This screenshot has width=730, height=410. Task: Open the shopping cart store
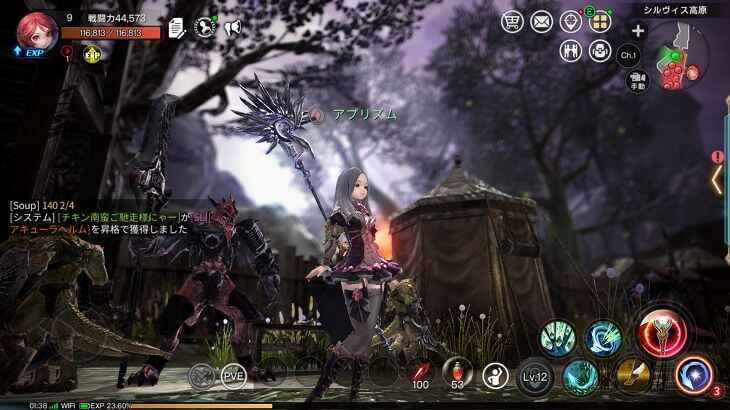(513, 21)
